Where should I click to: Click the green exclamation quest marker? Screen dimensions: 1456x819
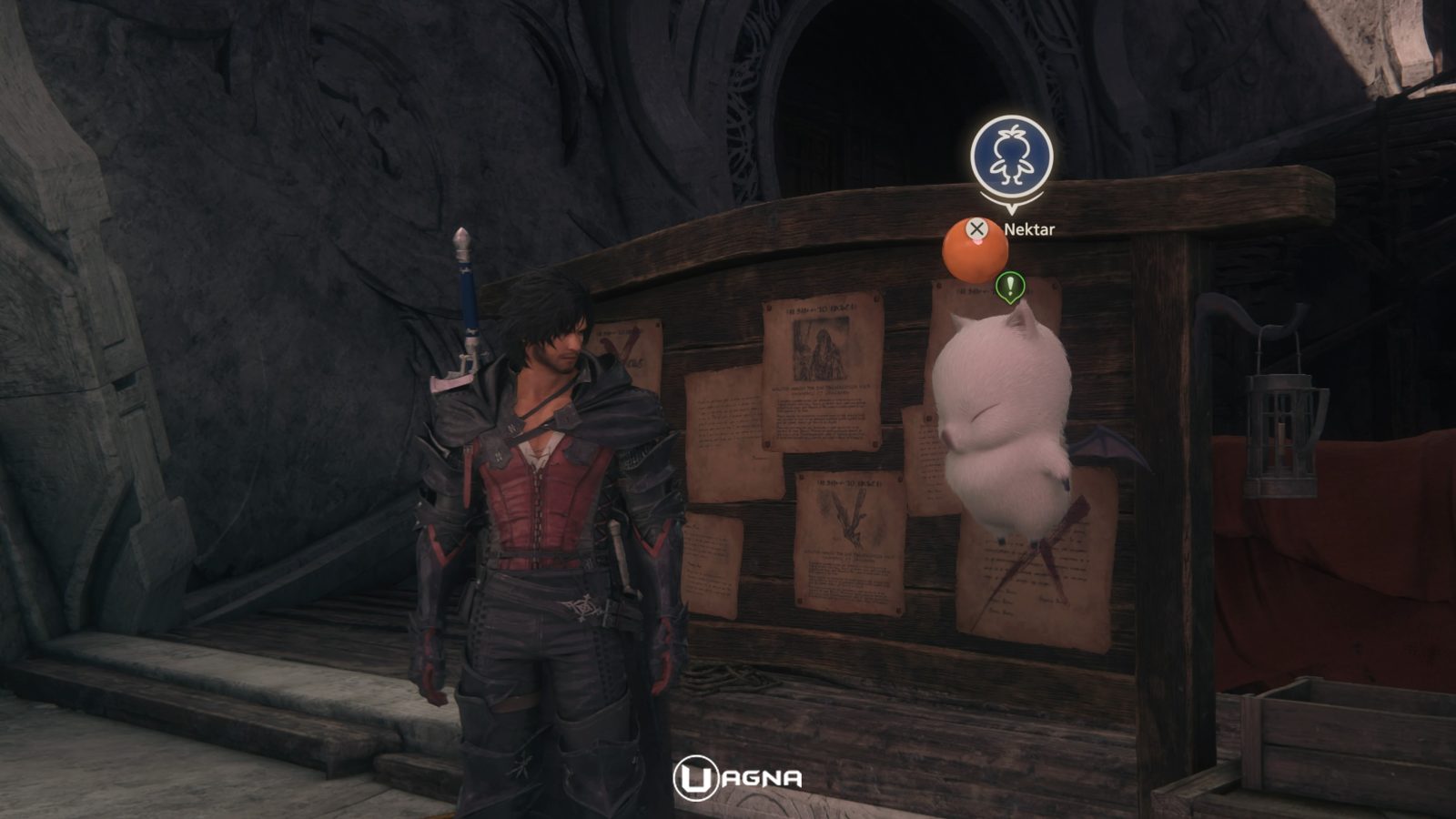(x=1009, y=287)
